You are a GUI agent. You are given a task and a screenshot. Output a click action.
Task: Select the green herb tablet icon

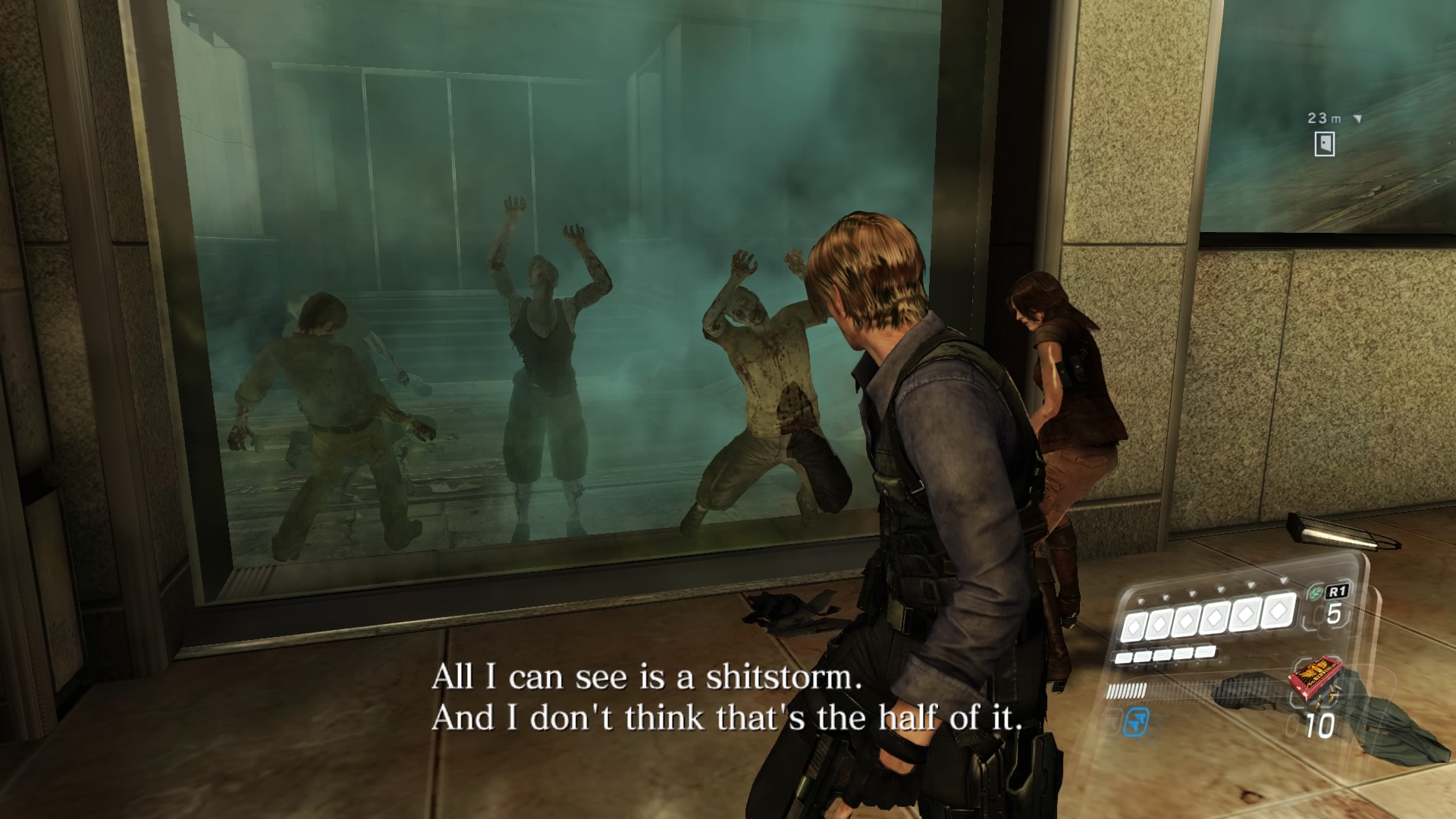pyautogui.click(x=1315, y=593)
